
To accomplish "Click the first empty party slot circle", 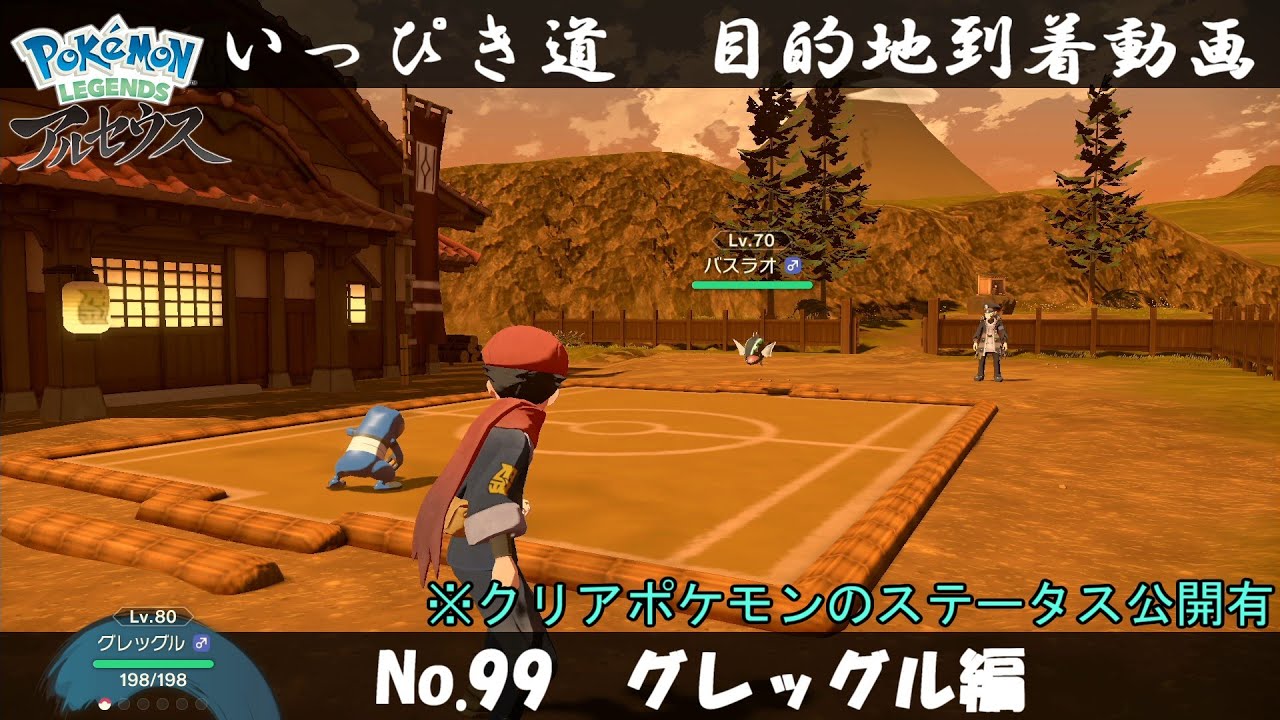I will click(123, 704).
